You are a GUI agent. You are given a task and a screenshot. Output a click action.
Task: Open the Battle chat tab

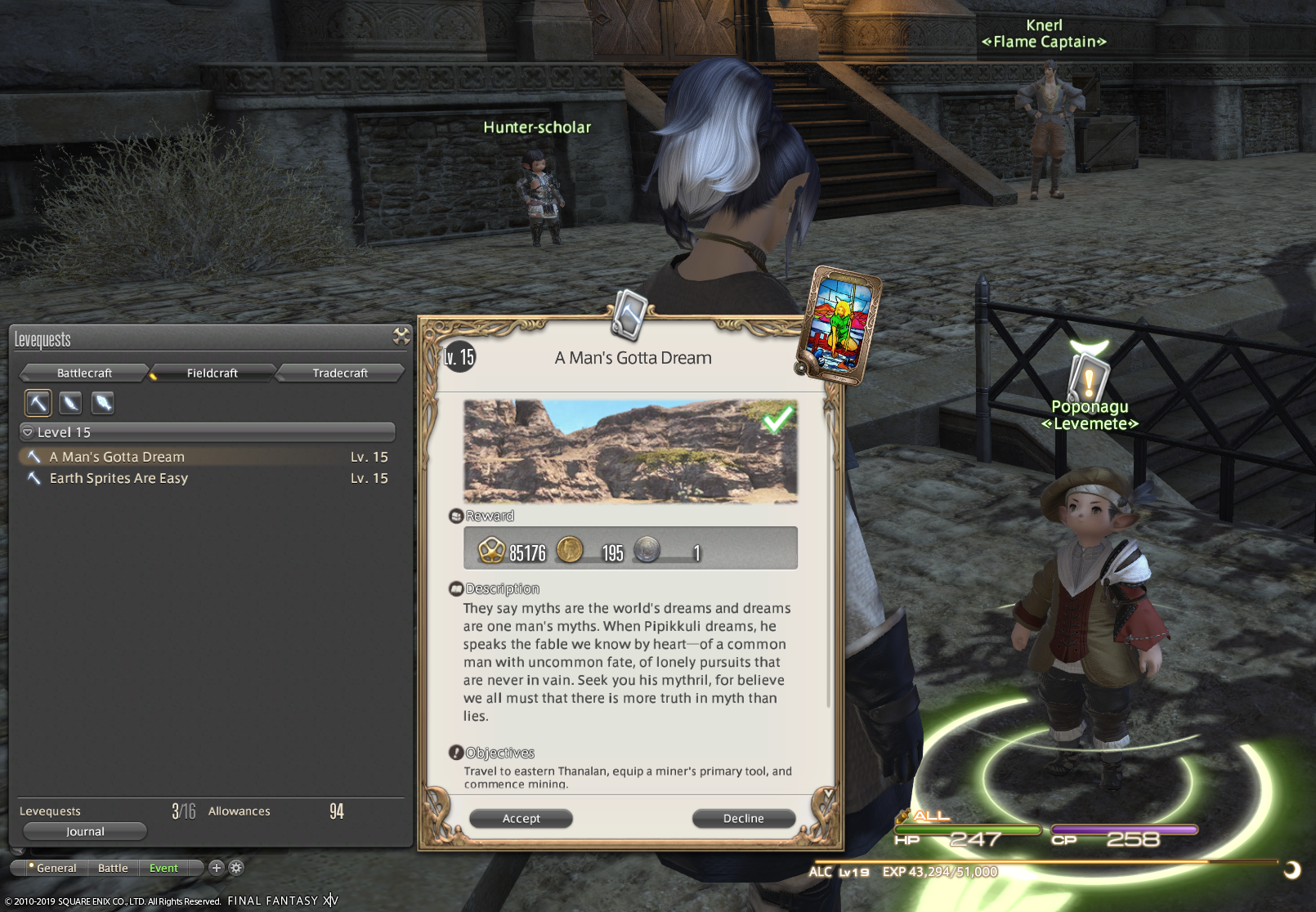click(113, 868)
